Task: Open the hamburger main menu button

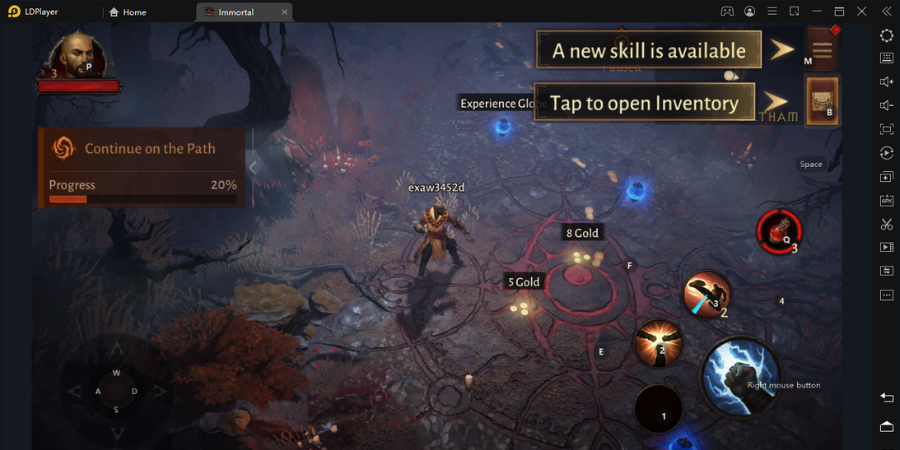Action: (821, 48)
